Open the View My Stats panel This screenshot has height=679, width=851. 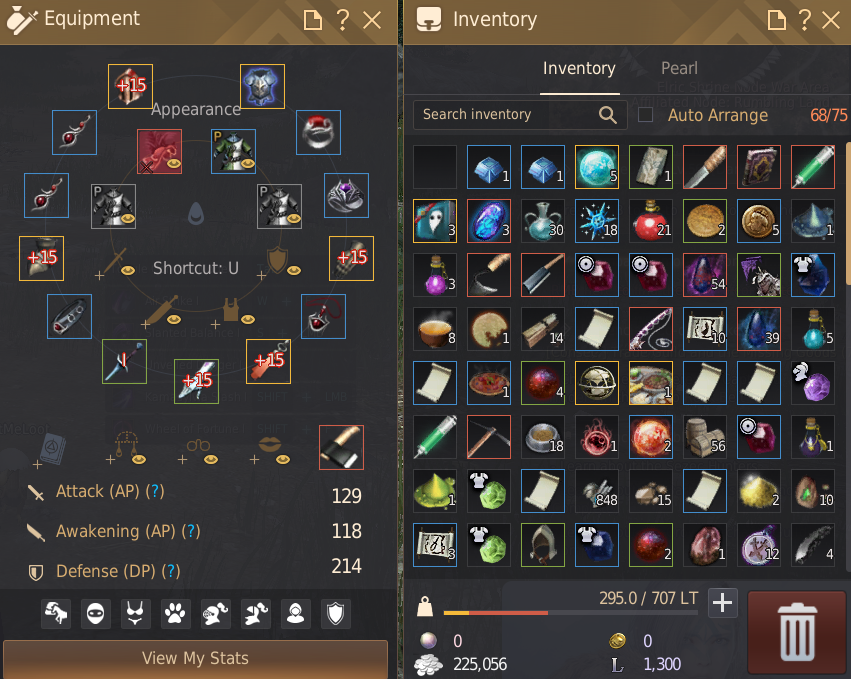195,658
